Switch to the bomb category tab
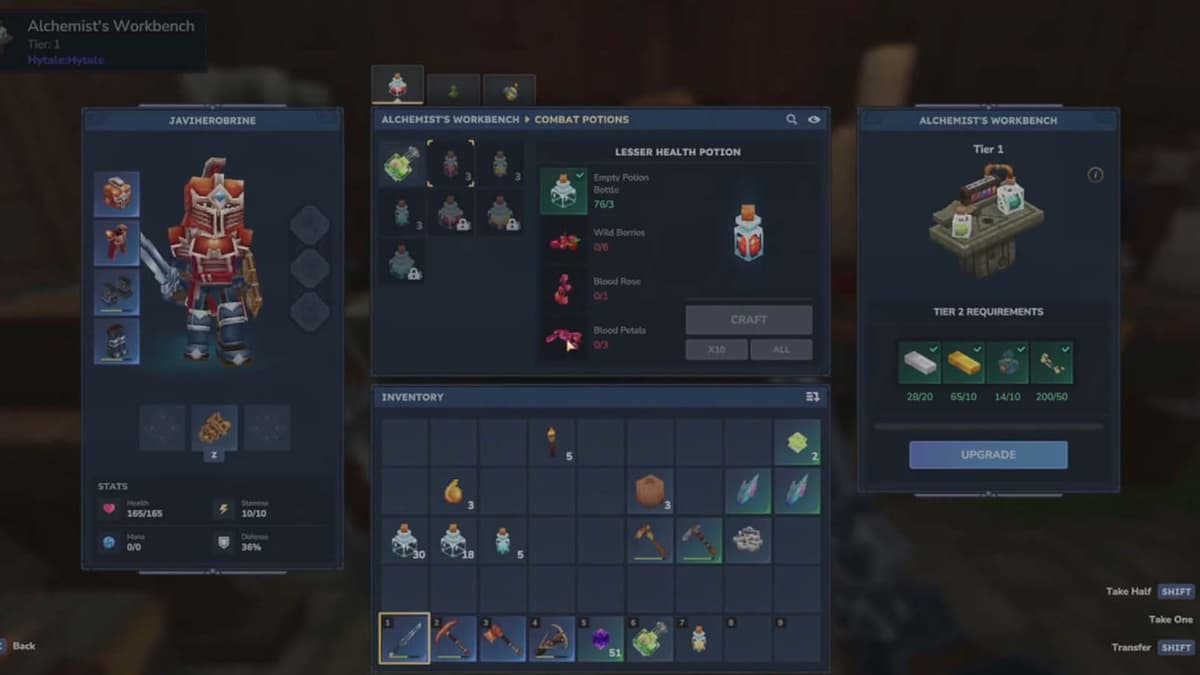Screen dimensions: 1200x675 point(509,90)
